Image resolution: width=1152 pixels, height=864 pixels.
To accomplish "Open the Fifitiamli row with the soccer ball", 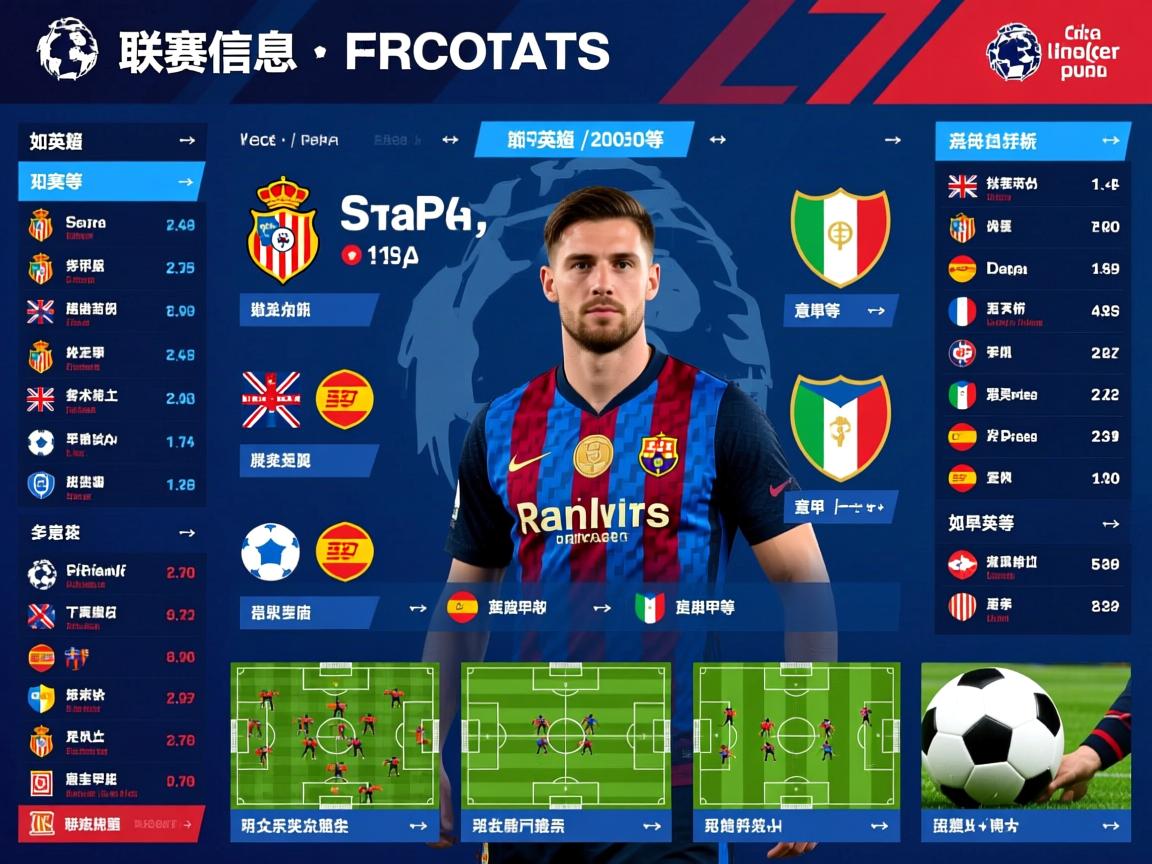I will (x=112, y=573).
